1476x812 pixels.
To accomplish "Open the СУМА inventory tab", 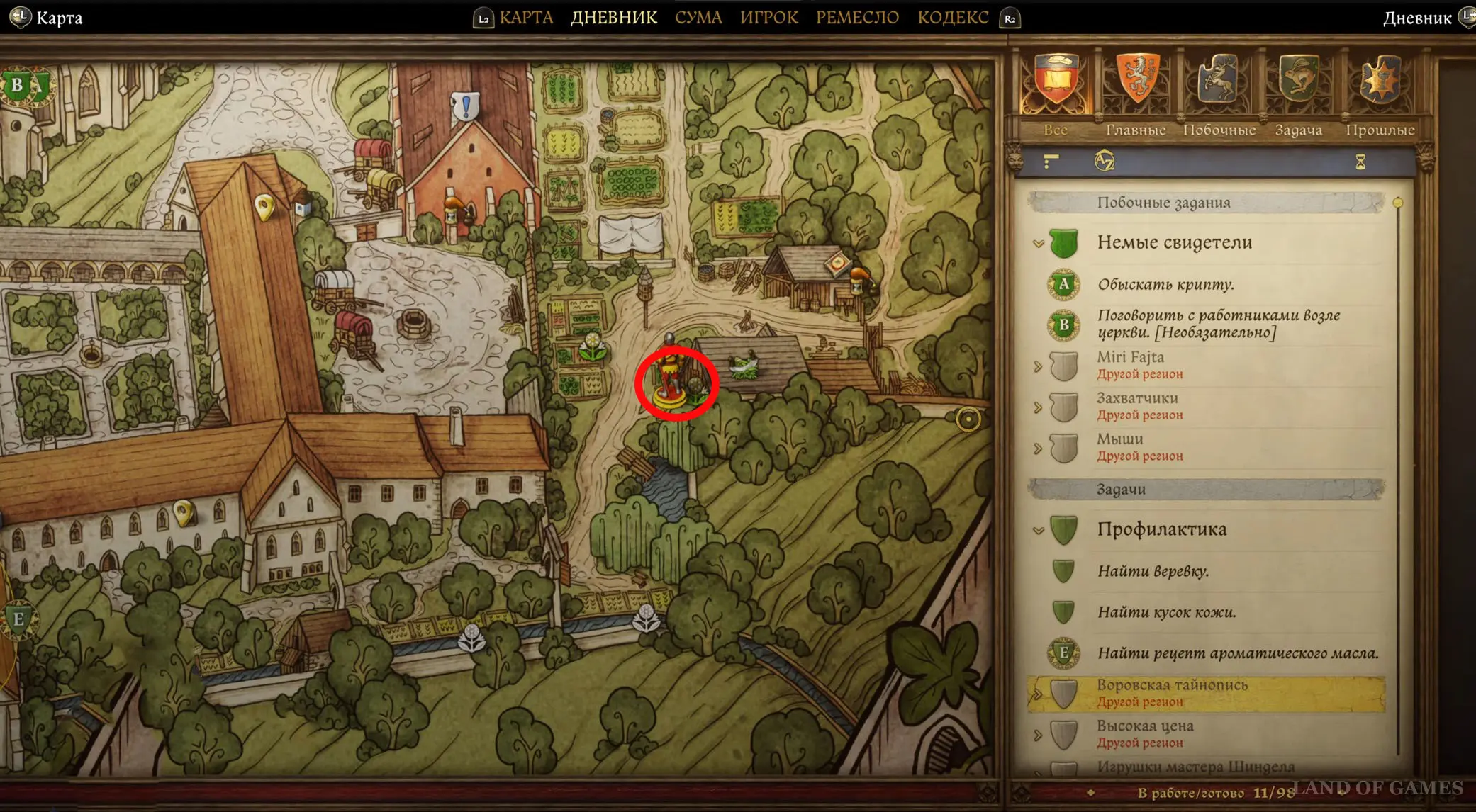I will click(x=698, y=18).
